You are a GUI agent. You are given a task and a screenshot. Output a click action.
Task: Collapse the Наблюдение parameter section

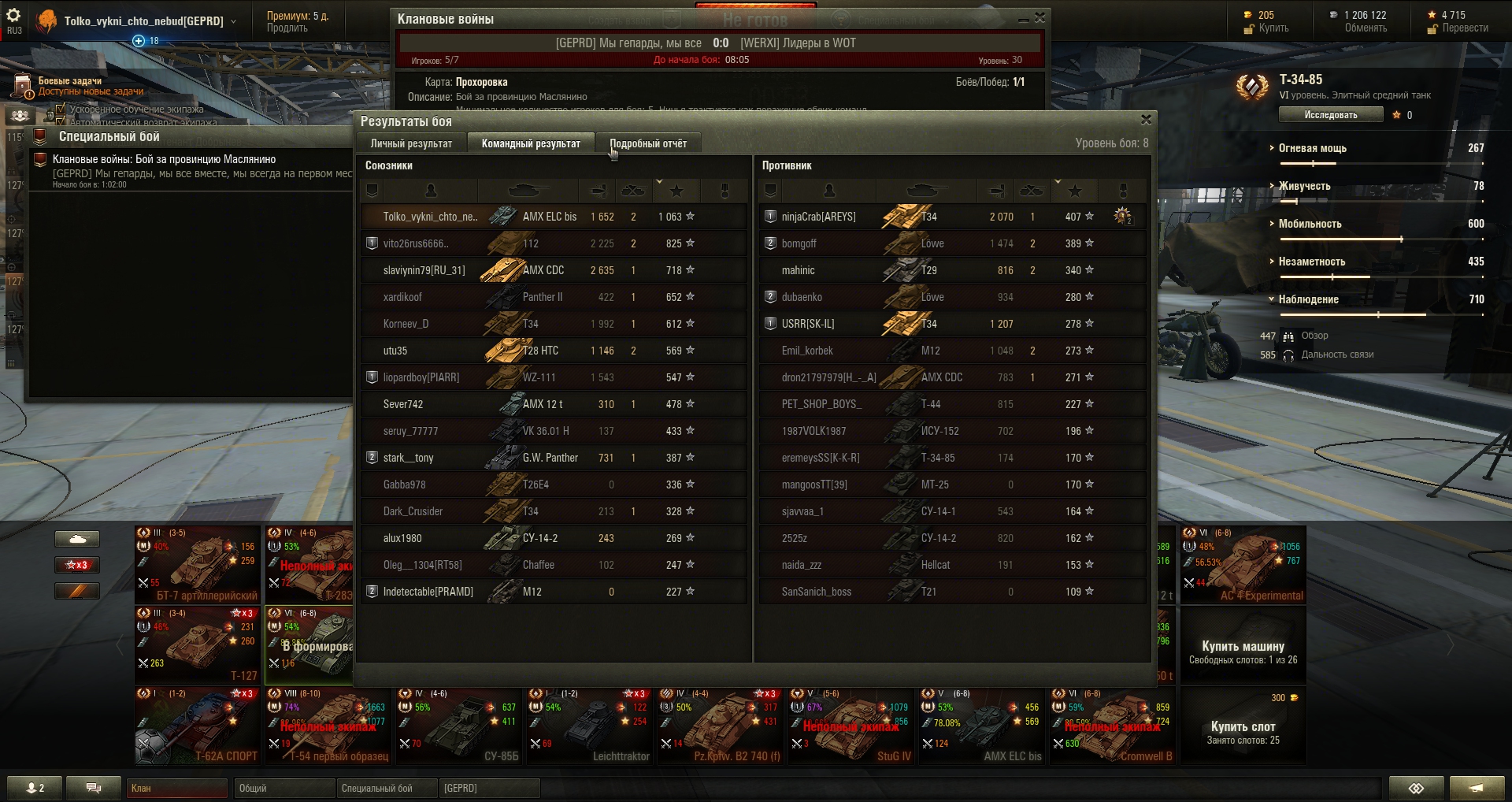click(x=1308, y=299)
